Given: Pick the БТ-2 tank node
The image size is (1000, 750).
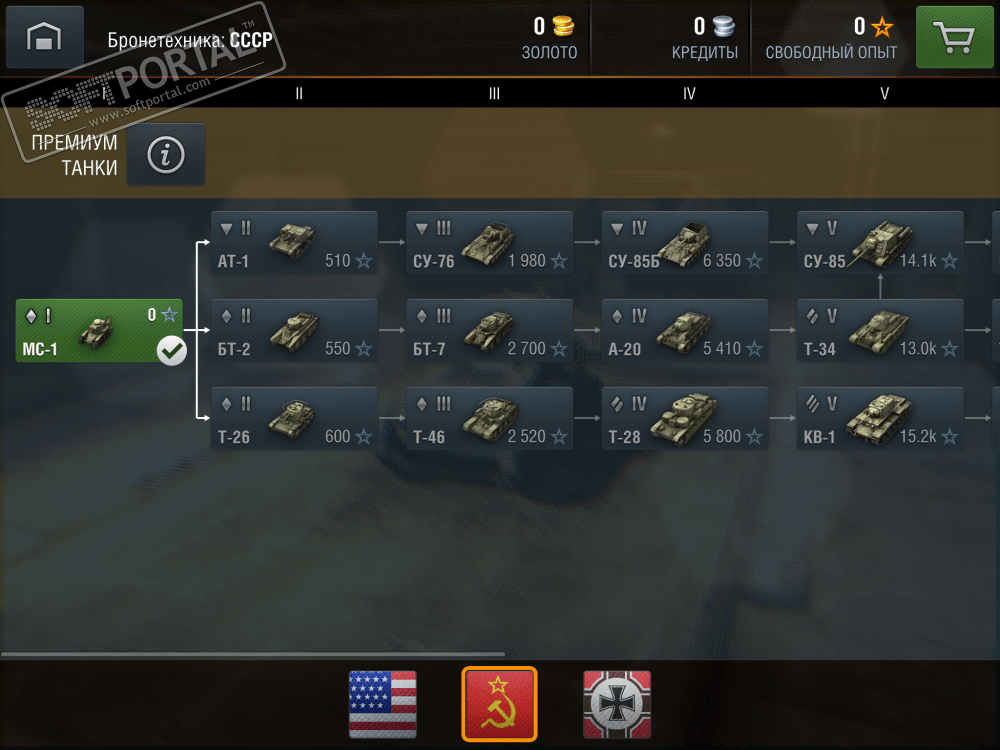Looking at the screenshot, I should 294,330.
